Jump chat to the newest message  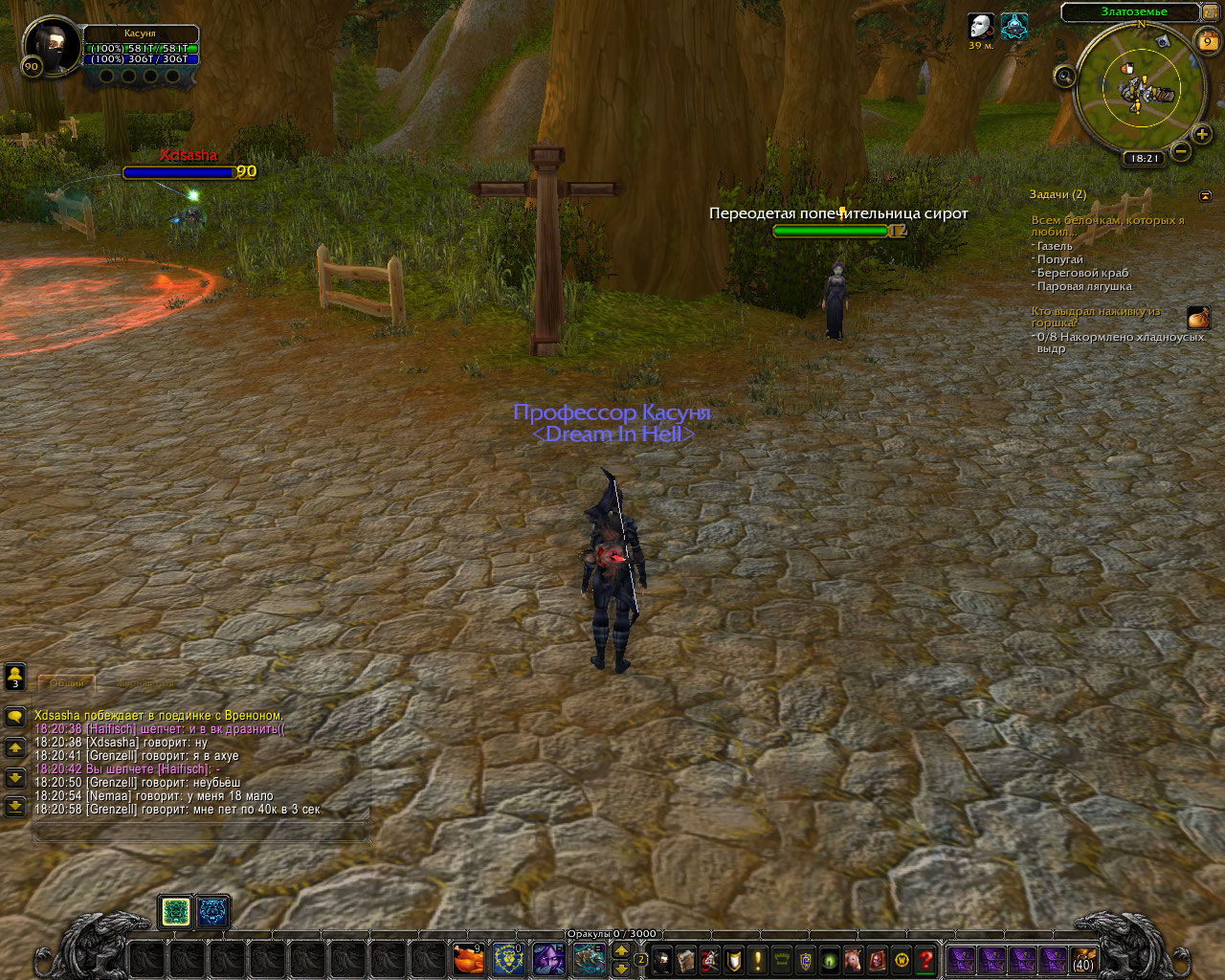coord(15,807)
